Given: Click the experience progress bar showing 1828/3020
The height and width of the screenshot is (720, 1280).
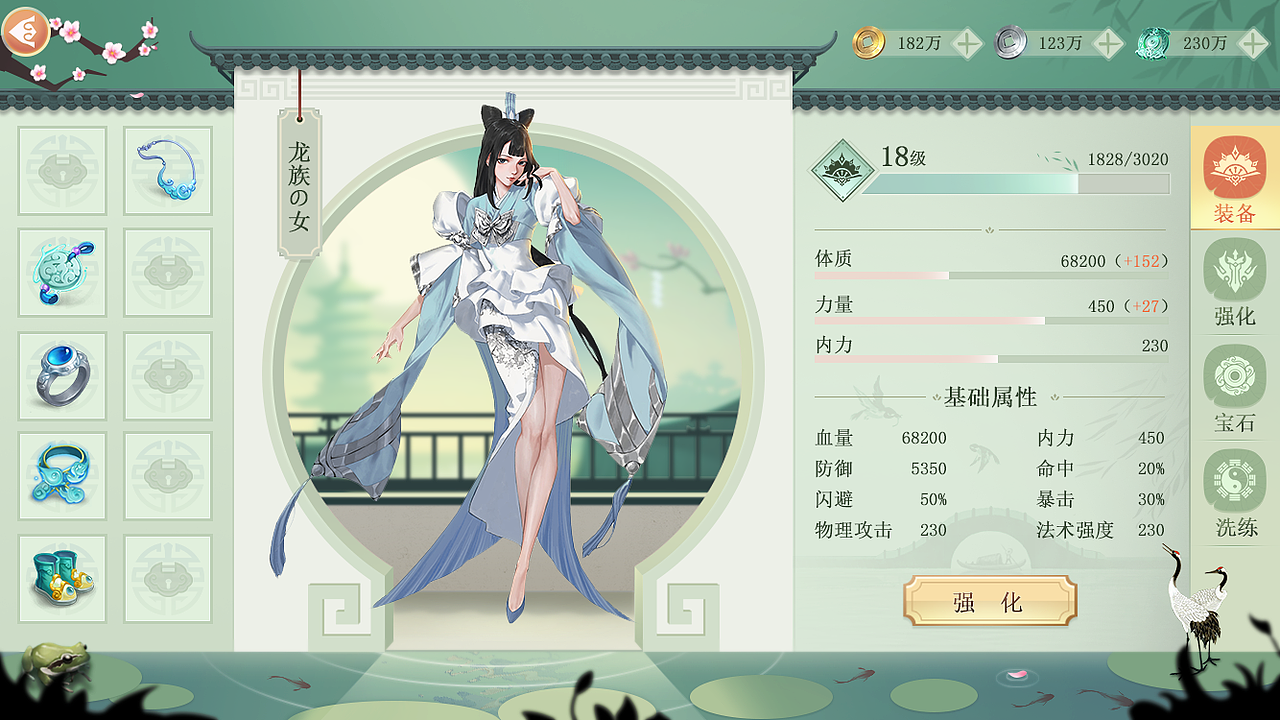Looking at the screenshot, I should (1020, 182).
